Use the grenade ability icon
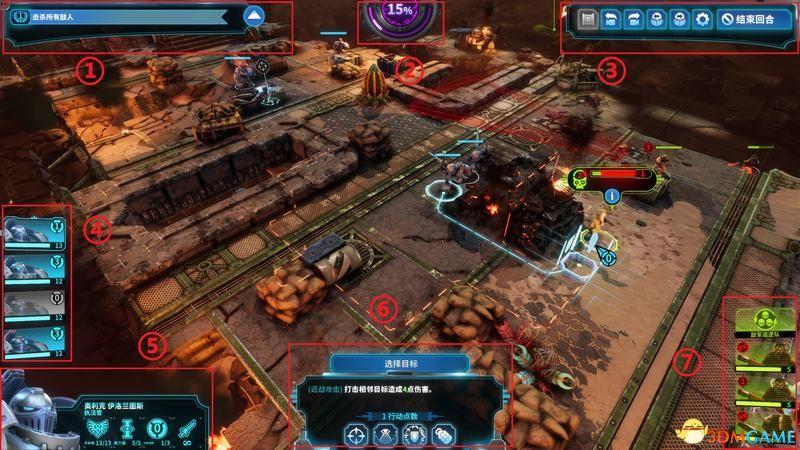 tap(440, 434)
